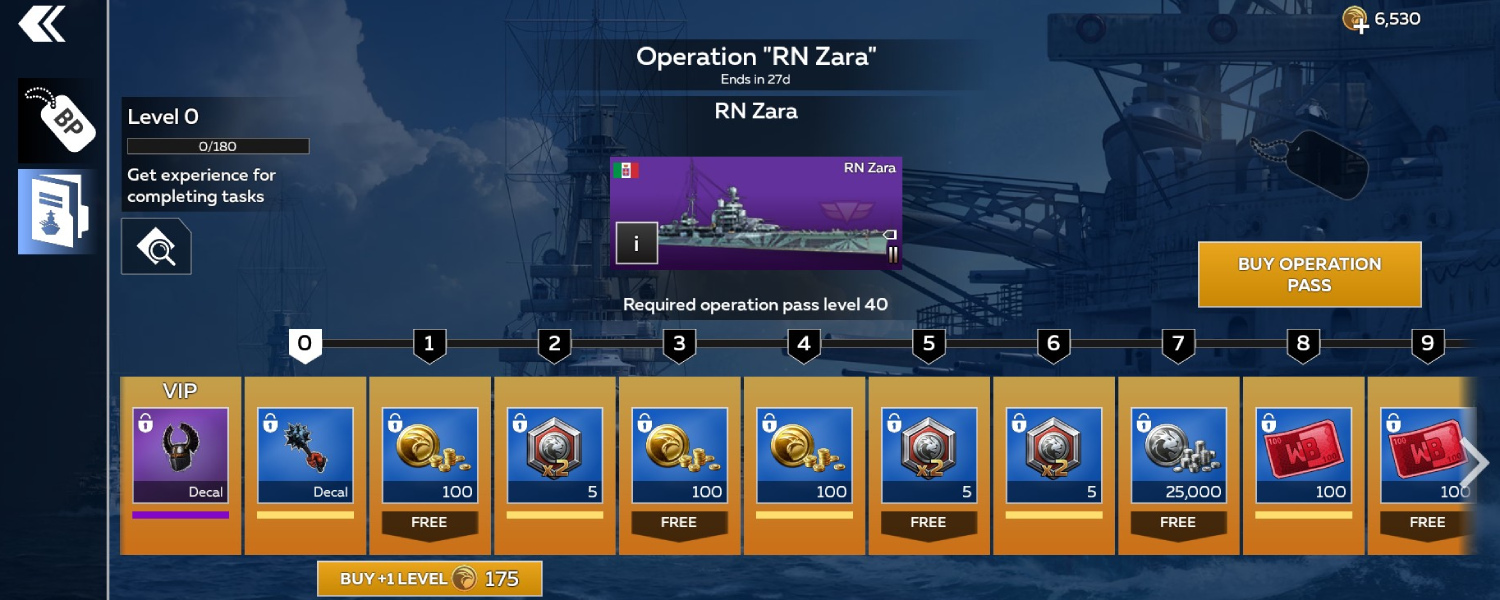The height and width of the screenshot is (600, 1500).
Task: Show RN Zara ship info
Action: 636,243
